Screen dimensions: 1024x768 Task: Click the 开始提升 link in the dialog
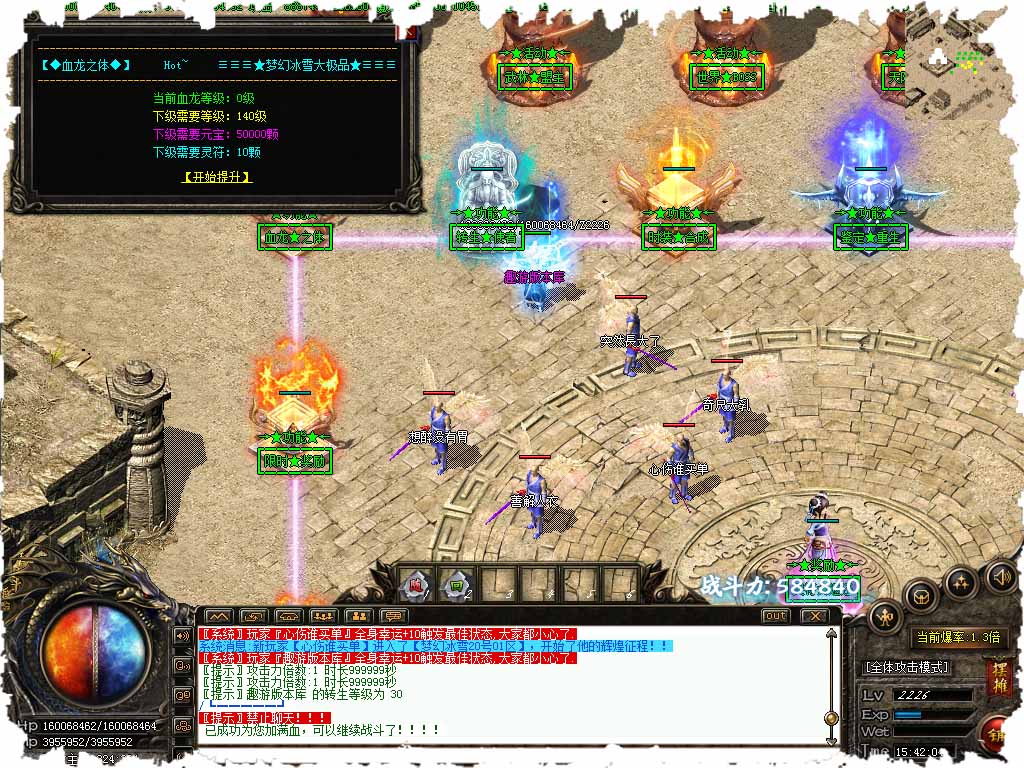coord(217,177)
